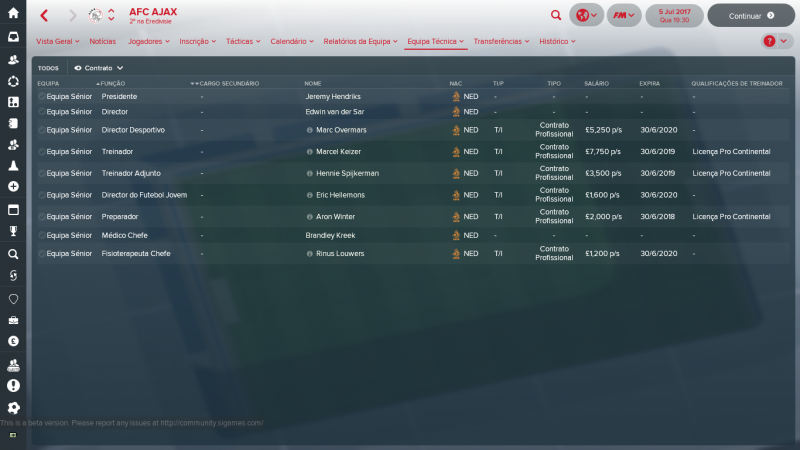Open the Histórico menu
Viewport: 800px width, 450px height.
pos(557,42)
